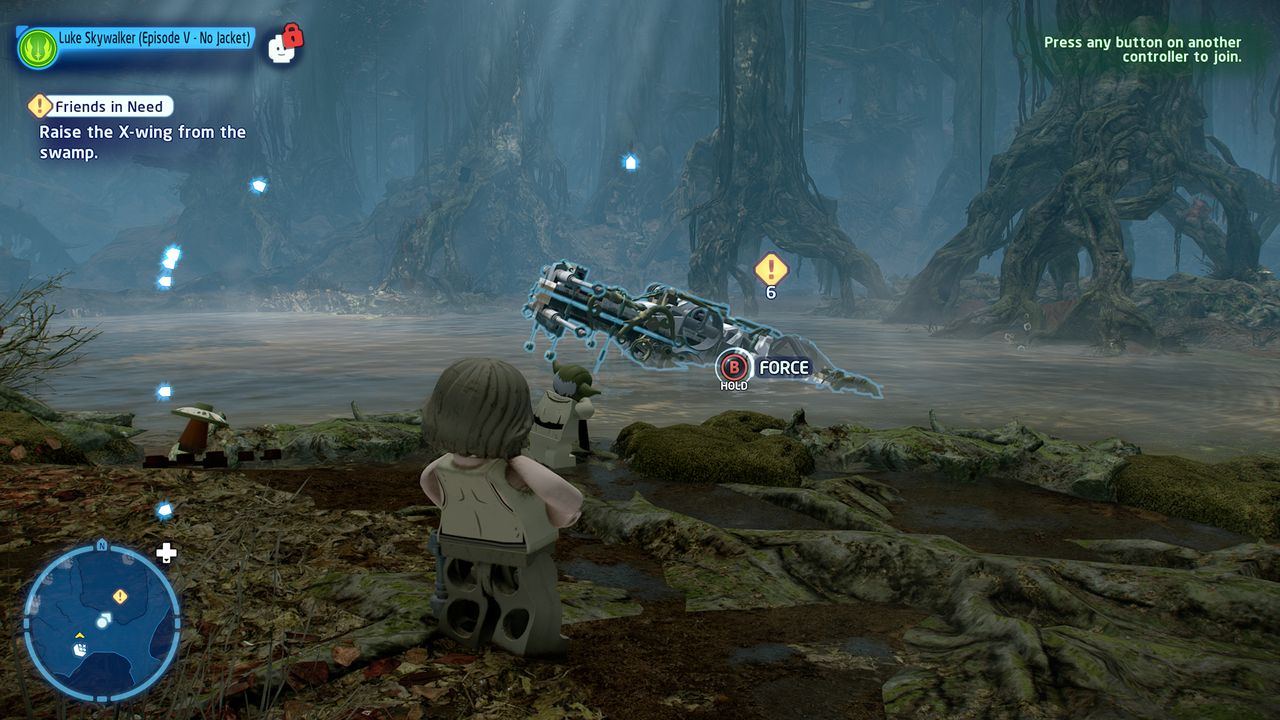Open the circular minimap
The image size is (1280, 720).
point(101,620)
